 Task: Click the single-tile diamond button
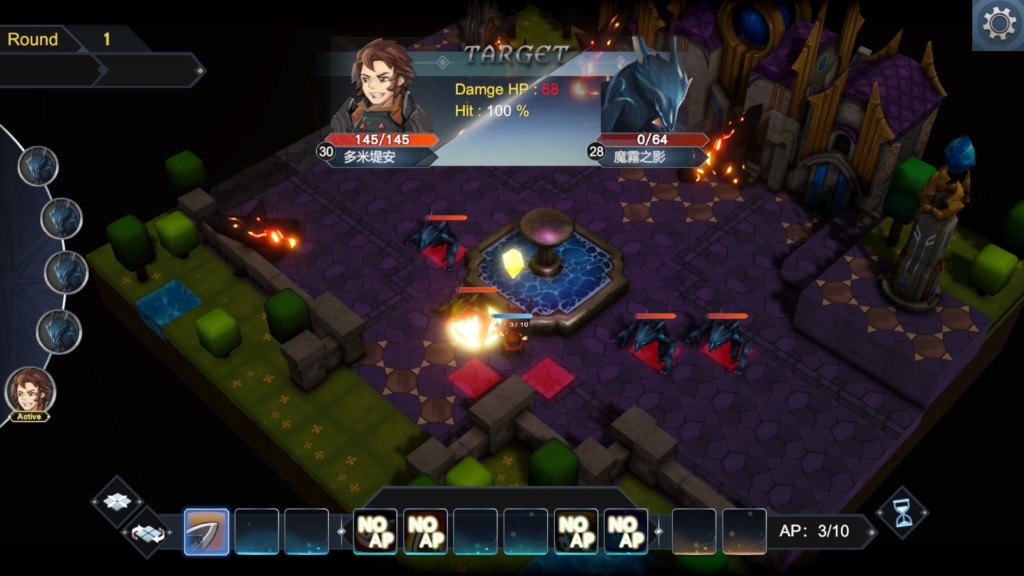click(x=118, y=501)
